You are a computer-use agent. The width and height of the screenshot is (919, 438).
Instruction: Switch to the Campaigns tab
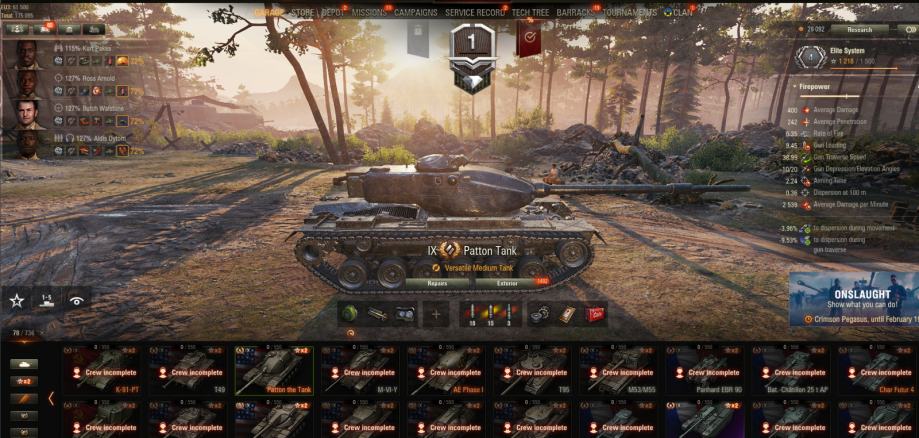coord(415,13)
